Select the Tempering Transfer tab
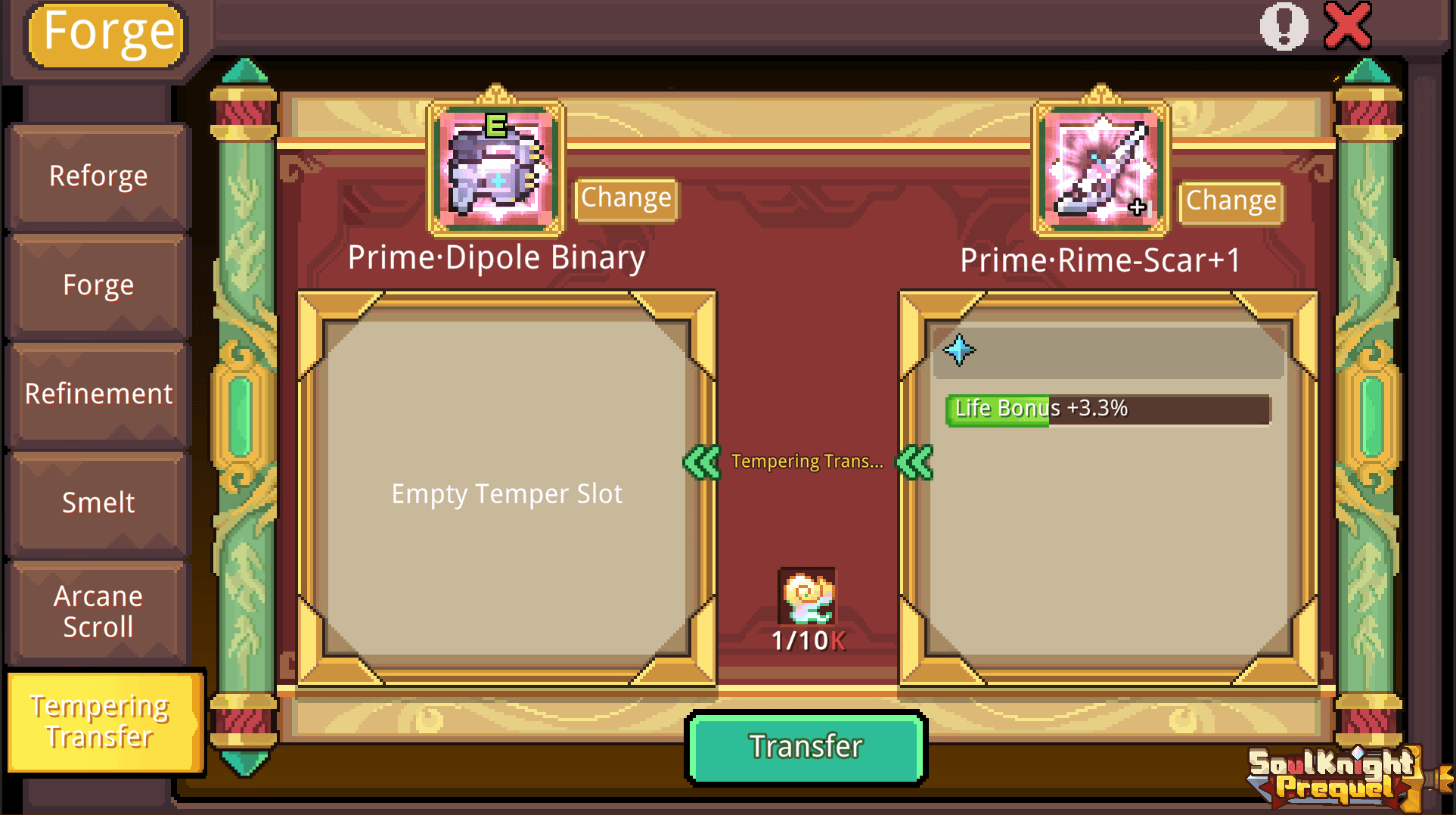1456x815 pixels. point(104,721)
